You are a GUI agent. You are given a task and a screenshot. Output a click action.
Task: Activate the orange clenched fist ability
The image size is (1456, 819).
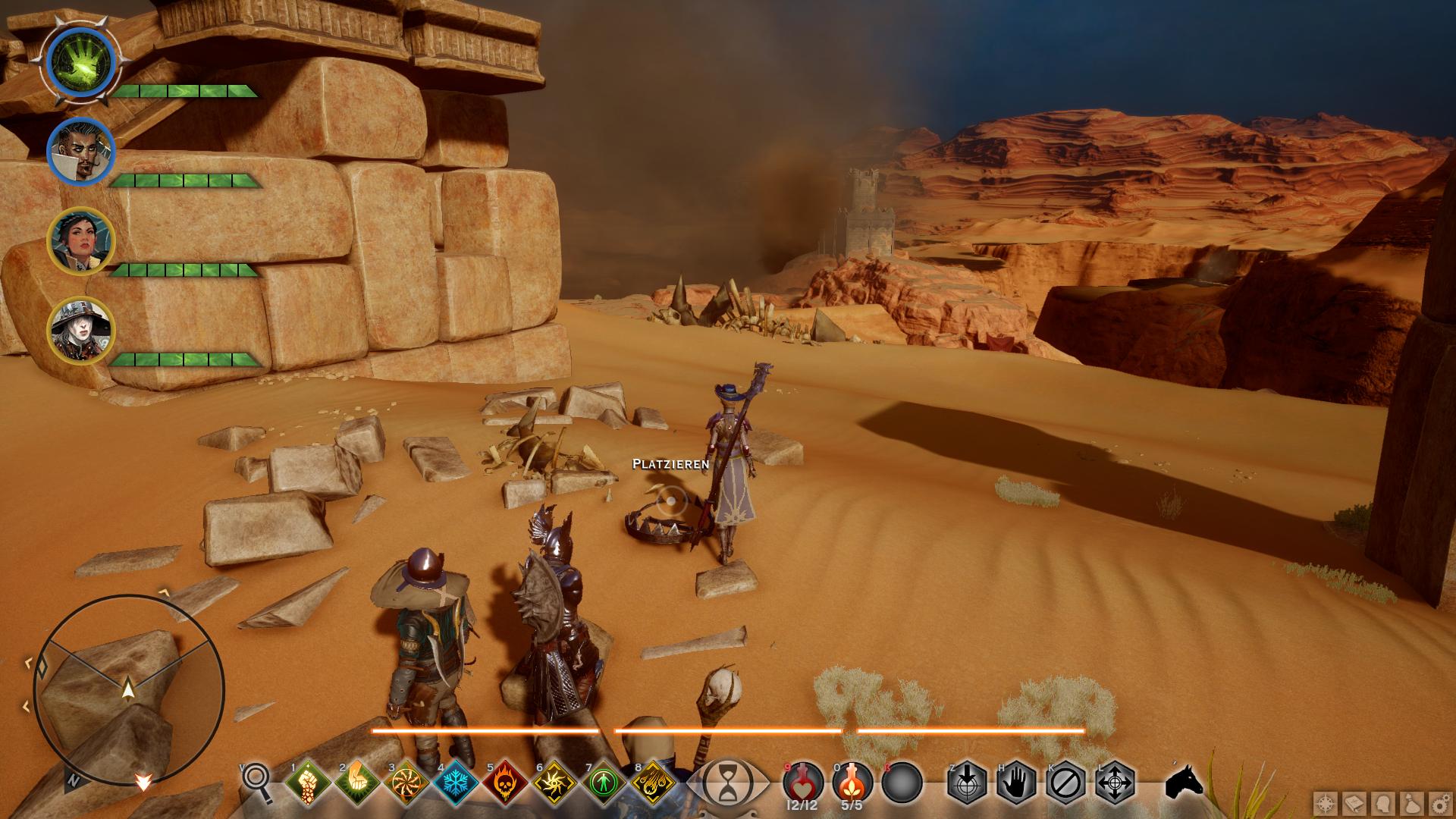point(356,783)
